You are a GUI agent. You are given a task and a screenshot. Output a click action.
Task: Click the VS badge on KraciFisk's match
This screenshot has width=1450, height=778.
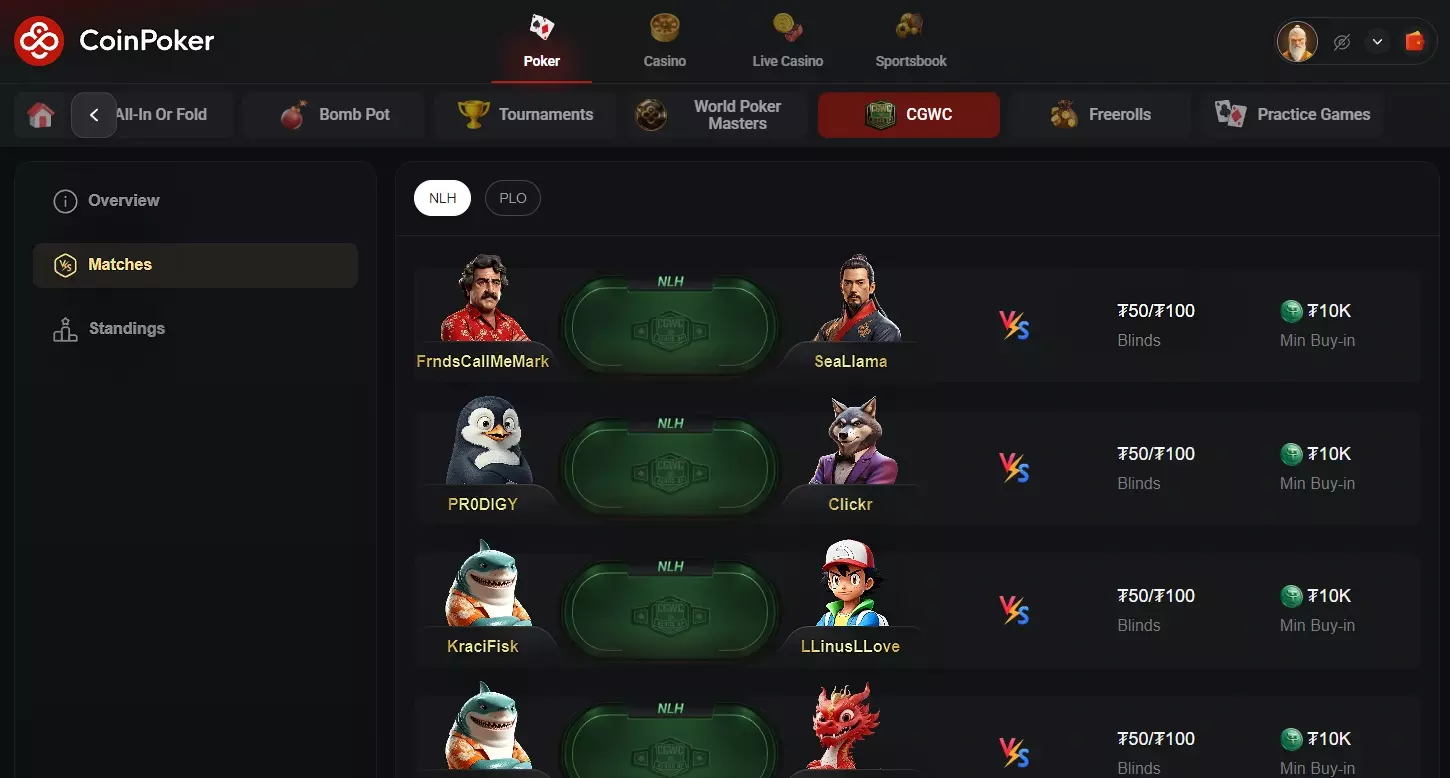tap(1014, 609)
